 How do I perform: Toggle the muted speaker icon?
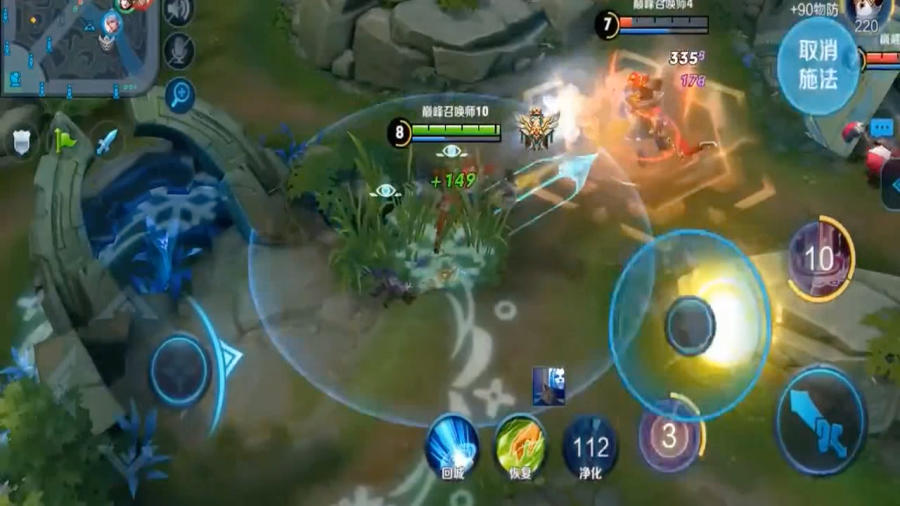pyautogui.click(x=179, y=11)
